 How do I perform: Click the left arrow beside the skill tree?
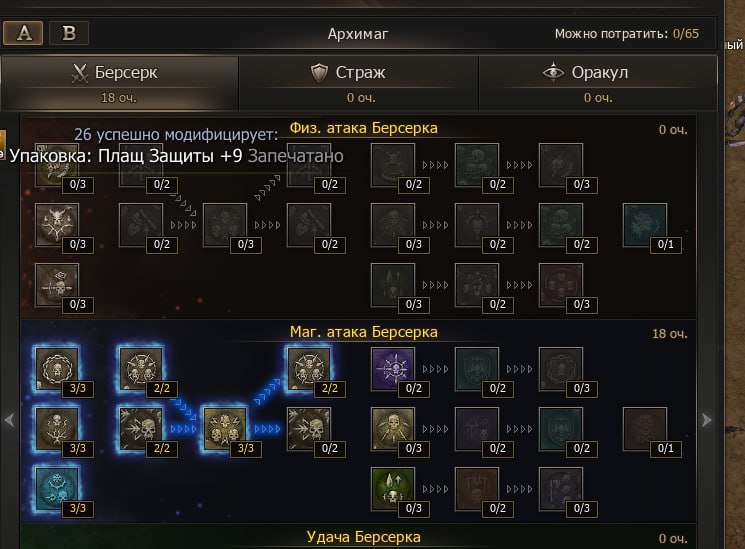(x=10, y=421)
